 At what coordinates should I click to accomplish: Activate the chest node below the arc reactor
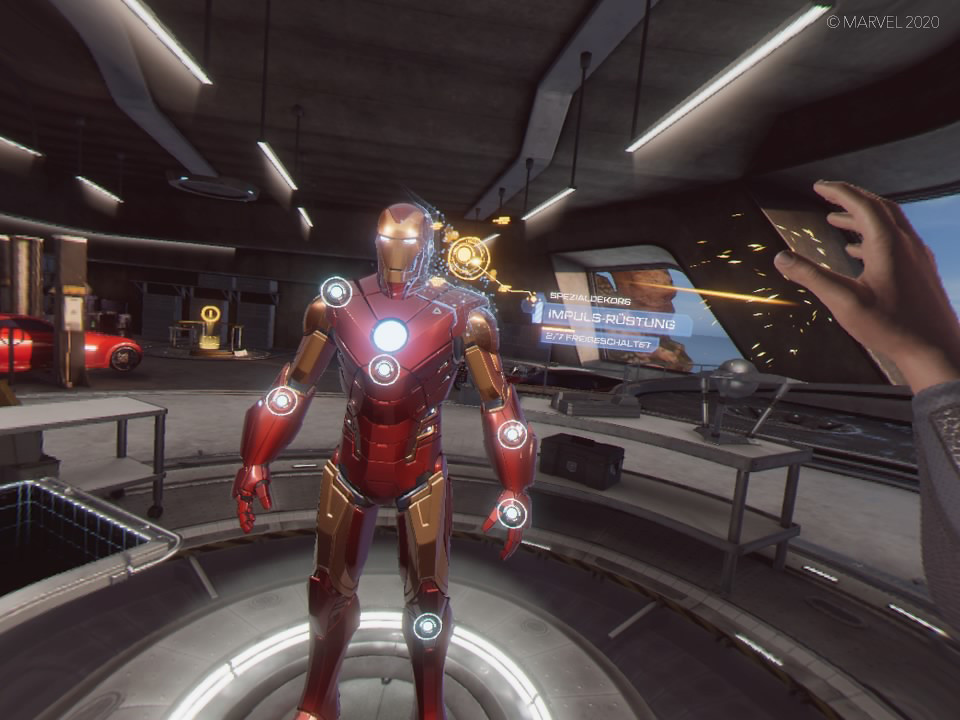pos(384,370)
